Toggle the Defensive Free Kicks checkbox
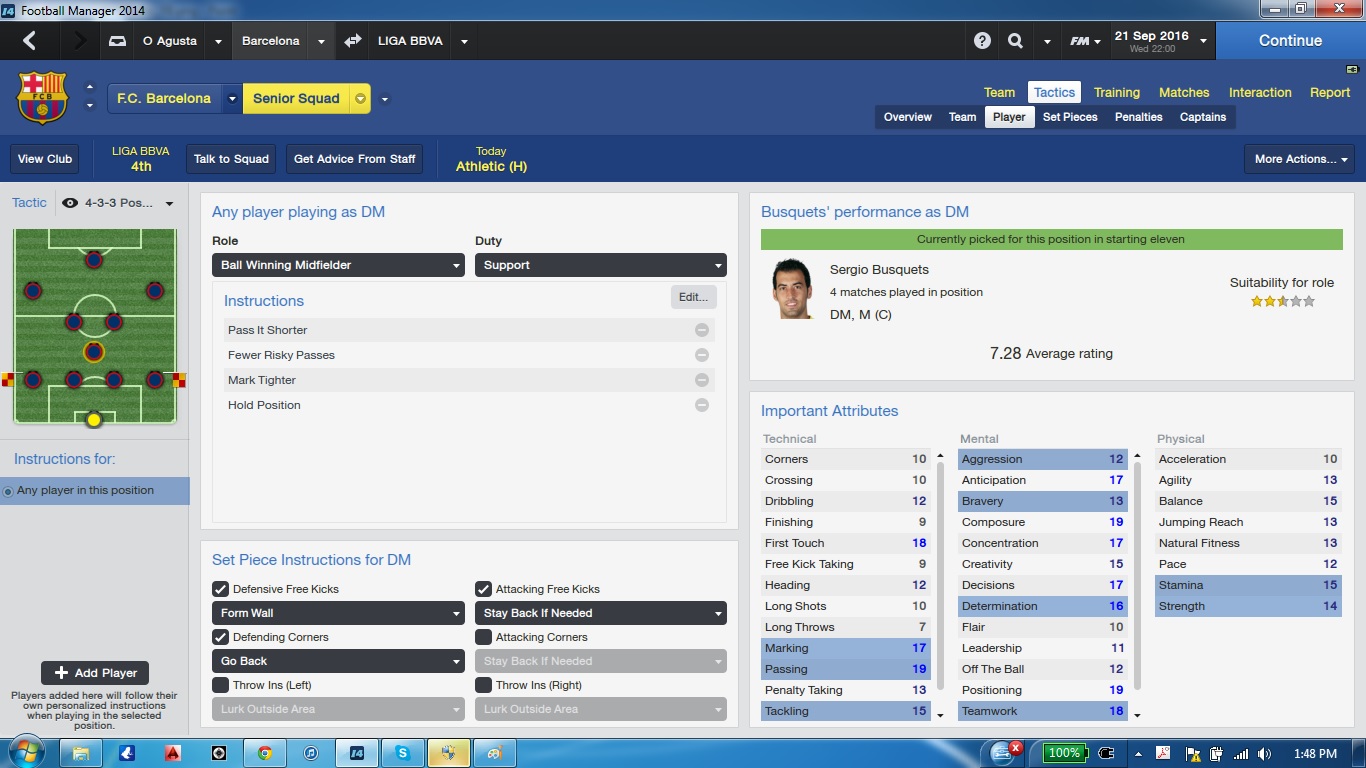The width and height of the screenshot is (1366, 768). 221,589
